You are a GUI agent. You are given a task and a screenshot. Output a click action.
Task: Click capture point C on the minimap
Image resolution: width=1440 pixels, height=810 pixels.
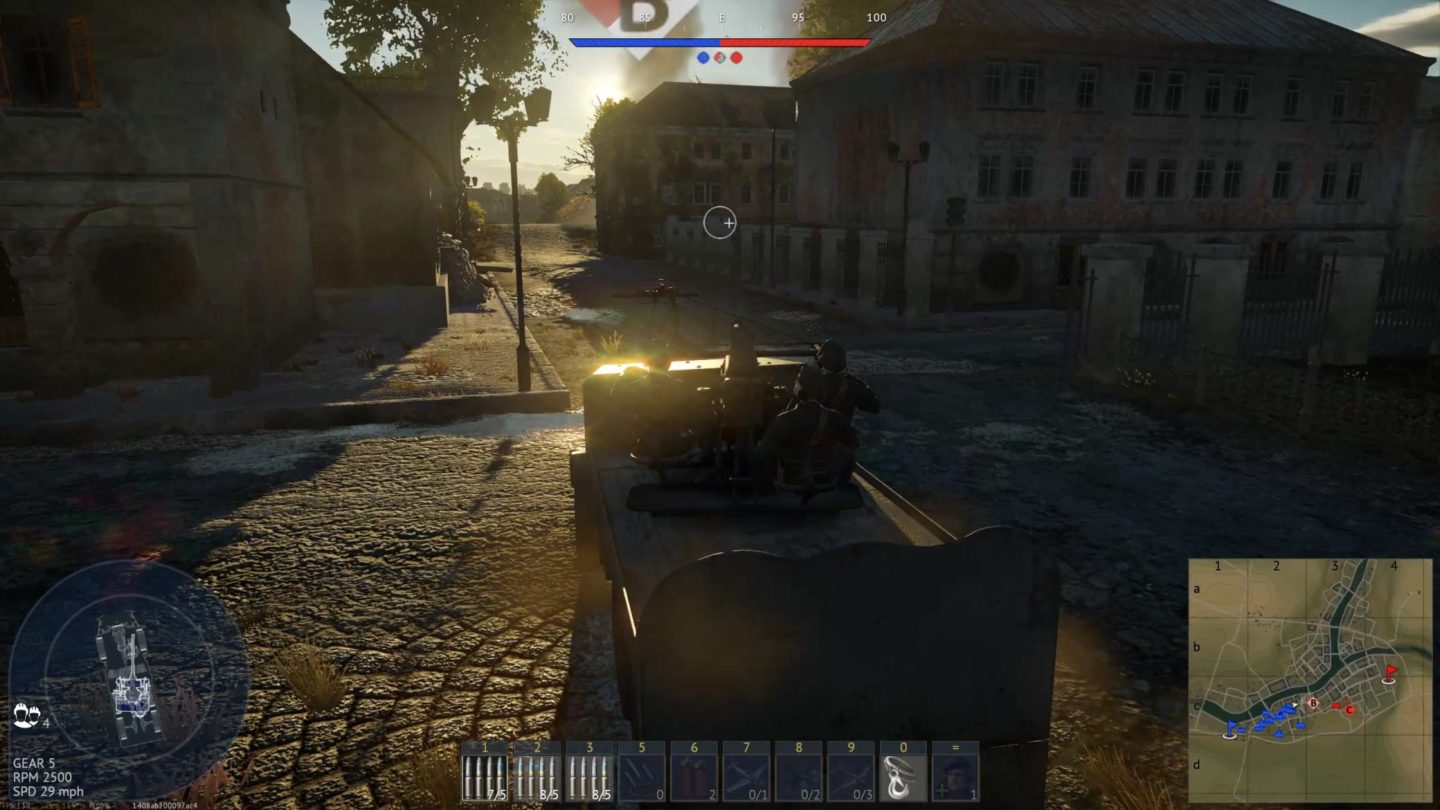[x=1348, y=710]
